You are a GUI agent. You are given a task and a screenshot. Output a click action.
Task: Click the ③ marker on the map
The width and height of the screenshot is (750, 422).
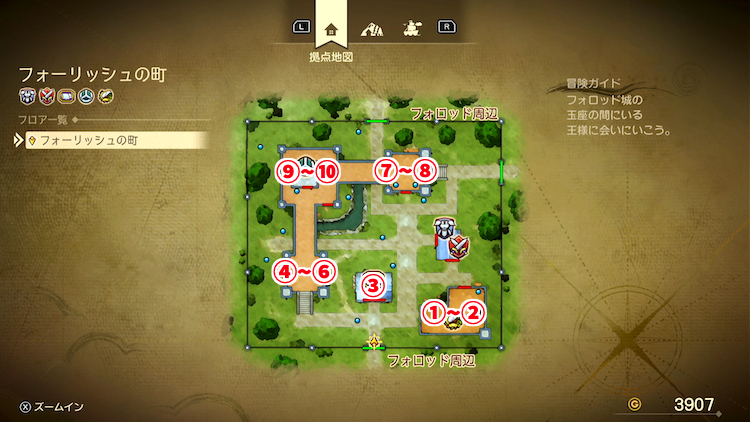tap(373, 286)
